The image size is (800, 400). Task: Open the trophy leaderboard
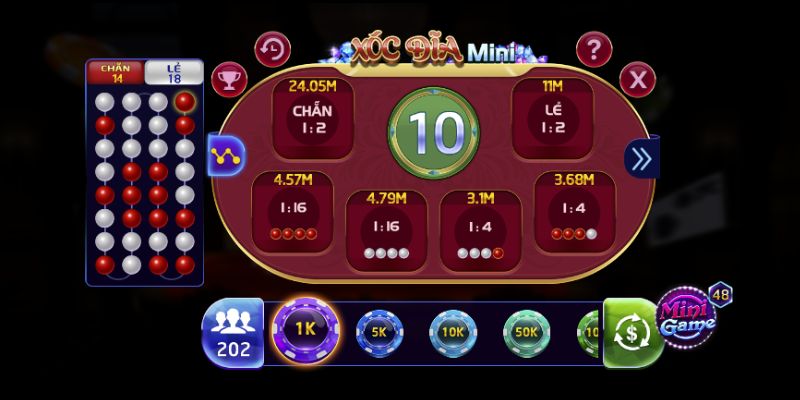(231, 77)
